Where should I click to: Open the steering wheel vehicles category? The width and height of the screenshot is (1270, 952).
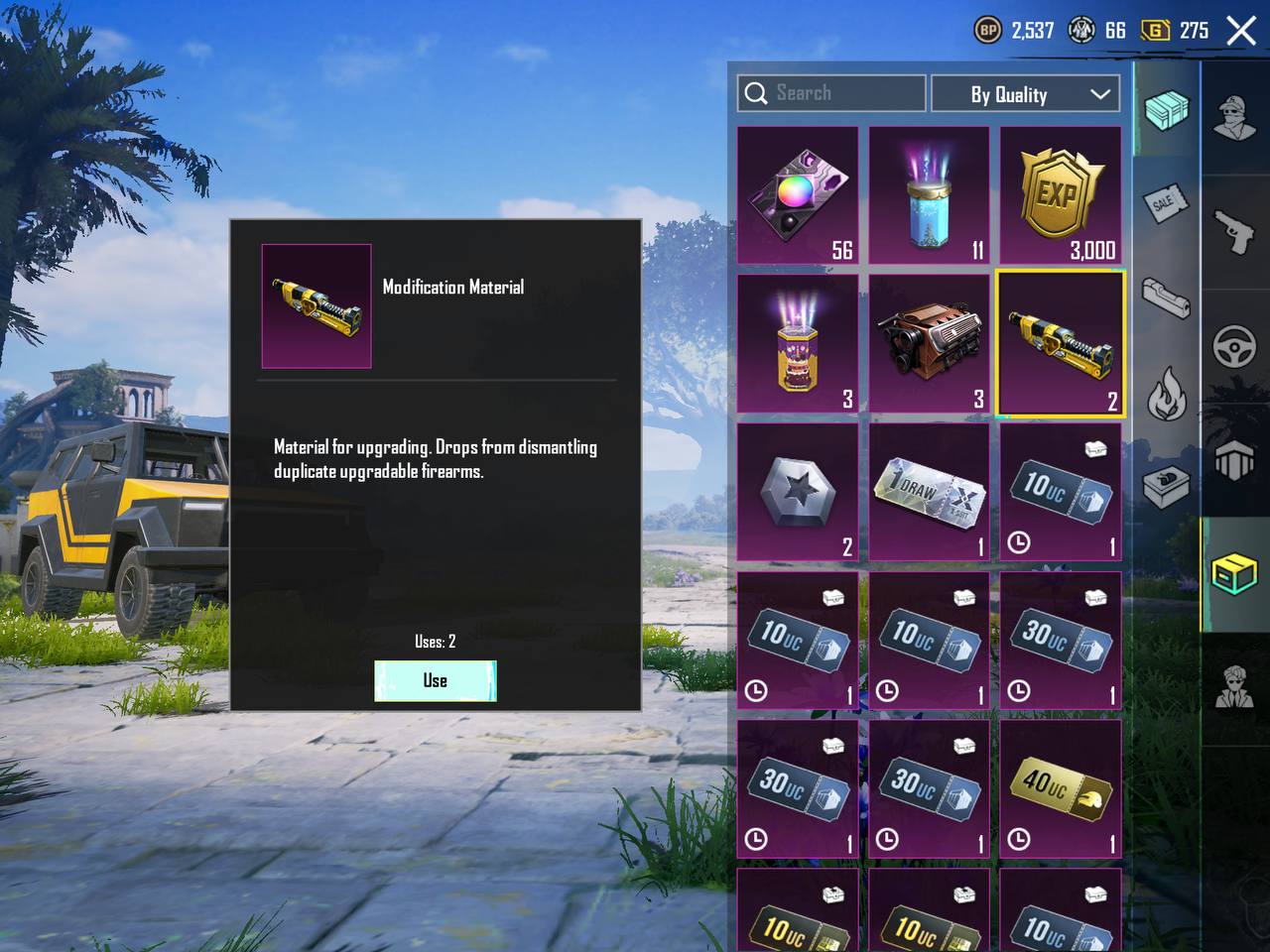click(x=1235, y=345)
